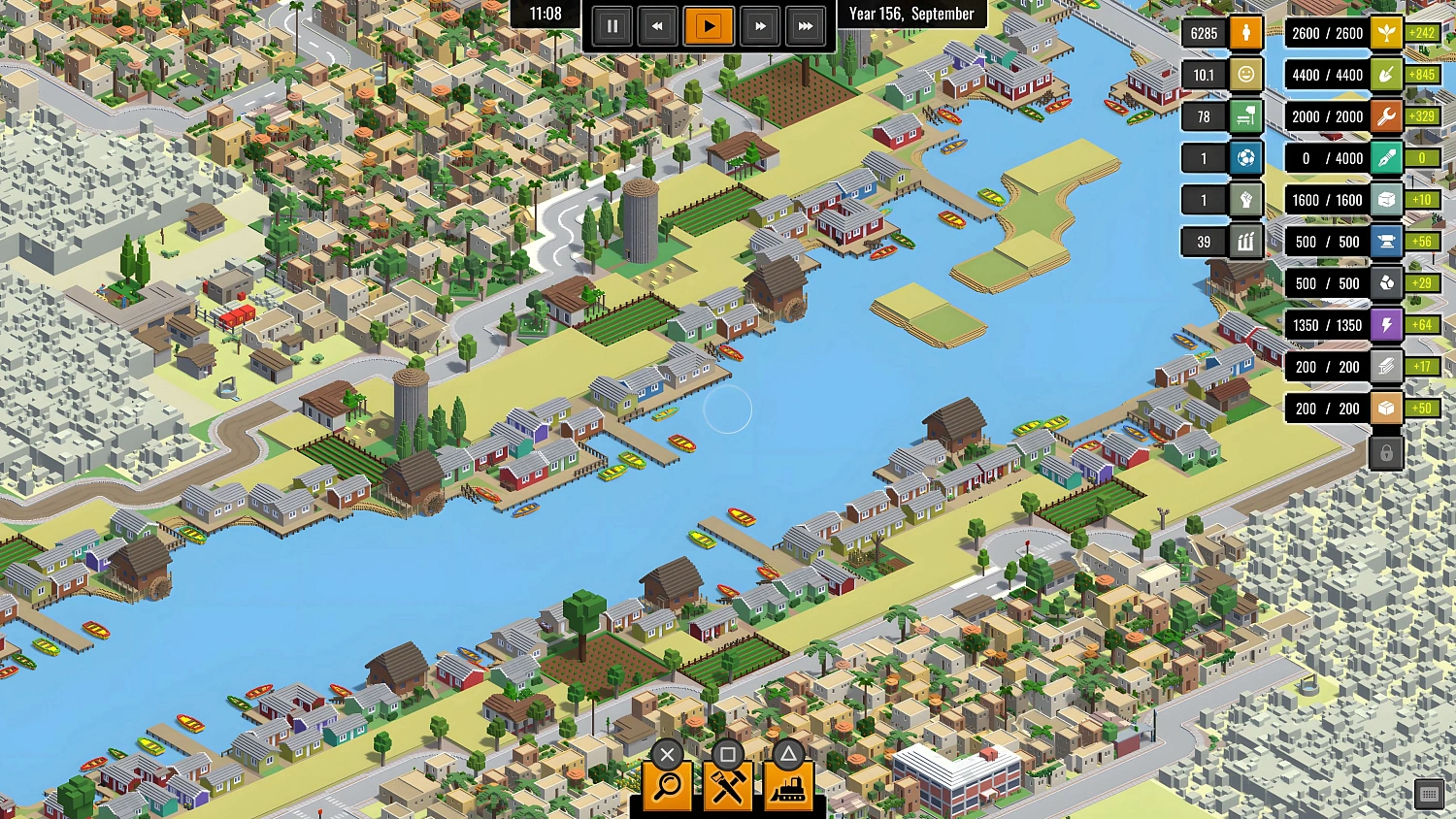Click the factory count icon

tap(1245, 241)
